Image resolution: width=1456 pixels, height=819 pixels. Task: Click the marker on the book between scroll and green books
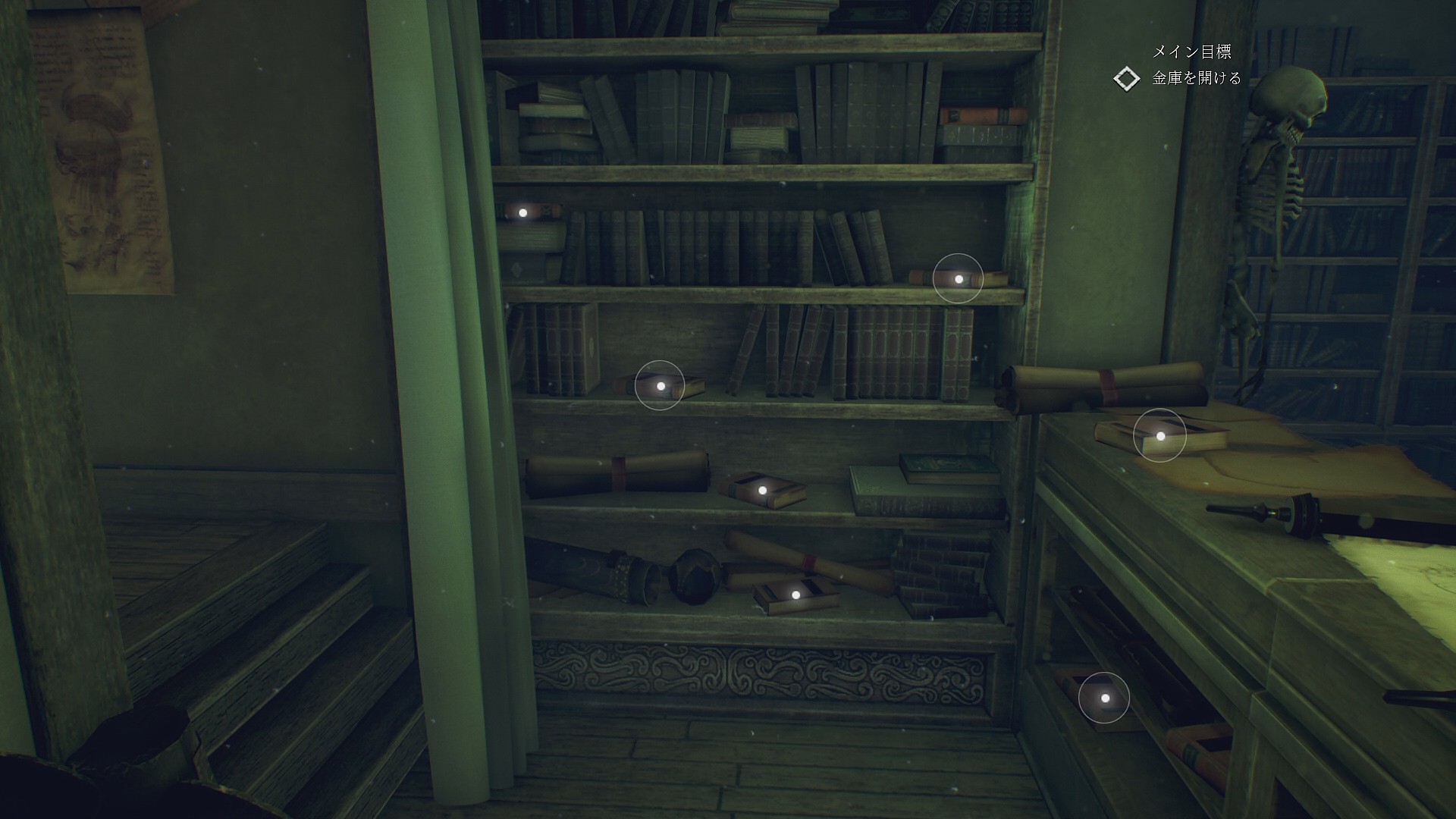tap(762, 491)
